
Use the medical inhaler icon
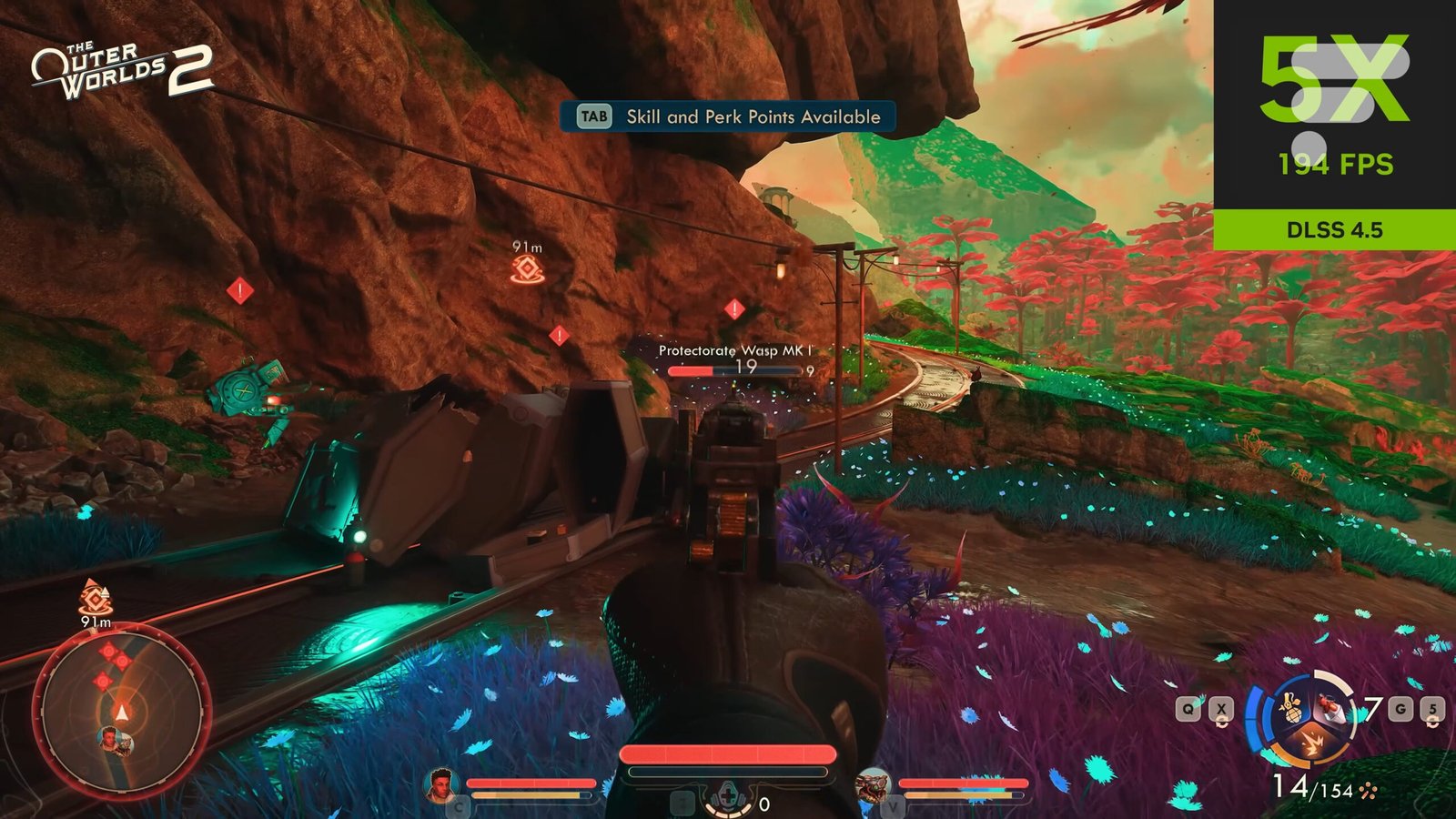(x=728, y=799)
